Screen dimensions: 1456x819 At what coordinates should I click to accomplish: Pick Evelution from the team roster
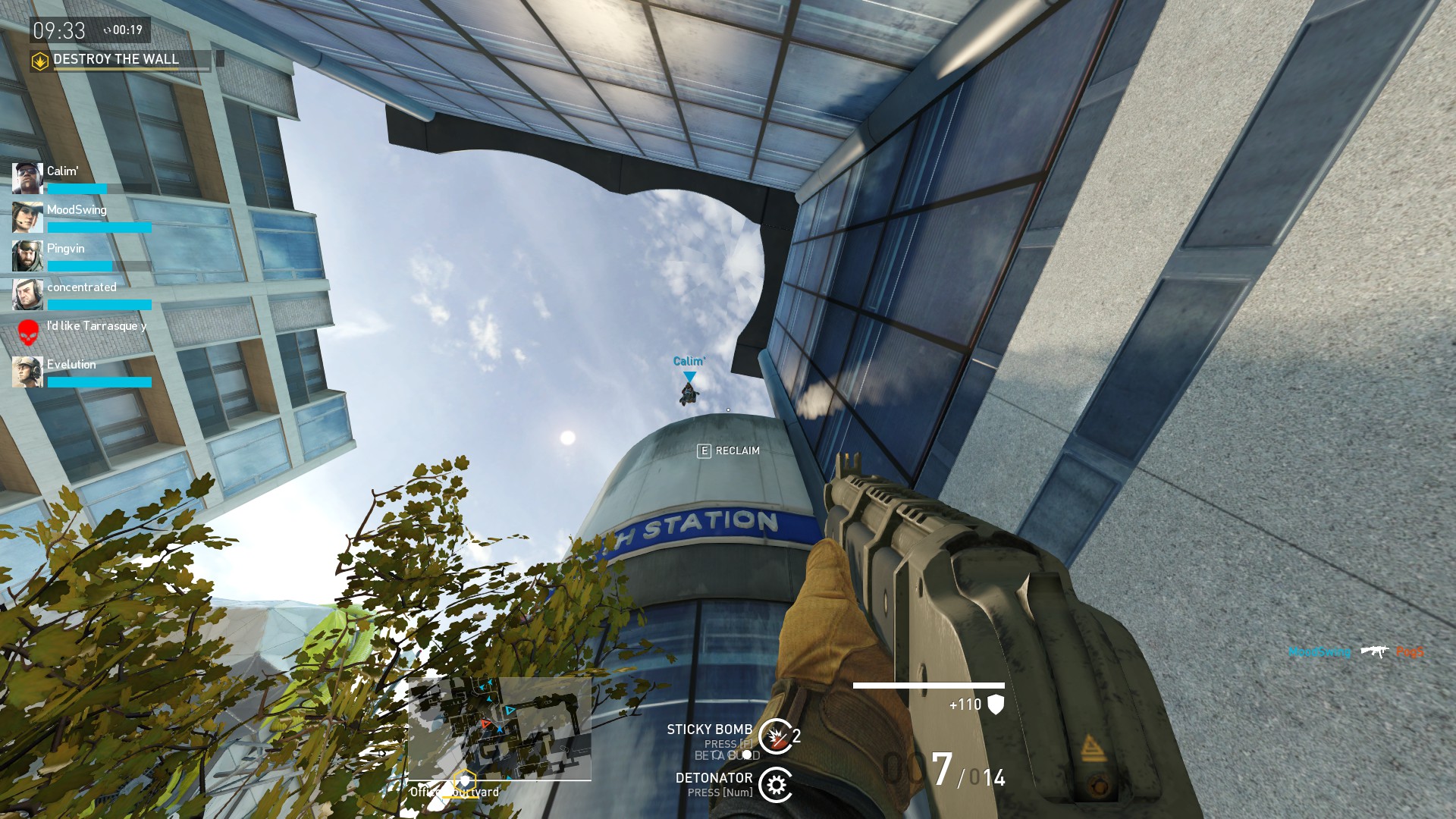pos(71,365)
